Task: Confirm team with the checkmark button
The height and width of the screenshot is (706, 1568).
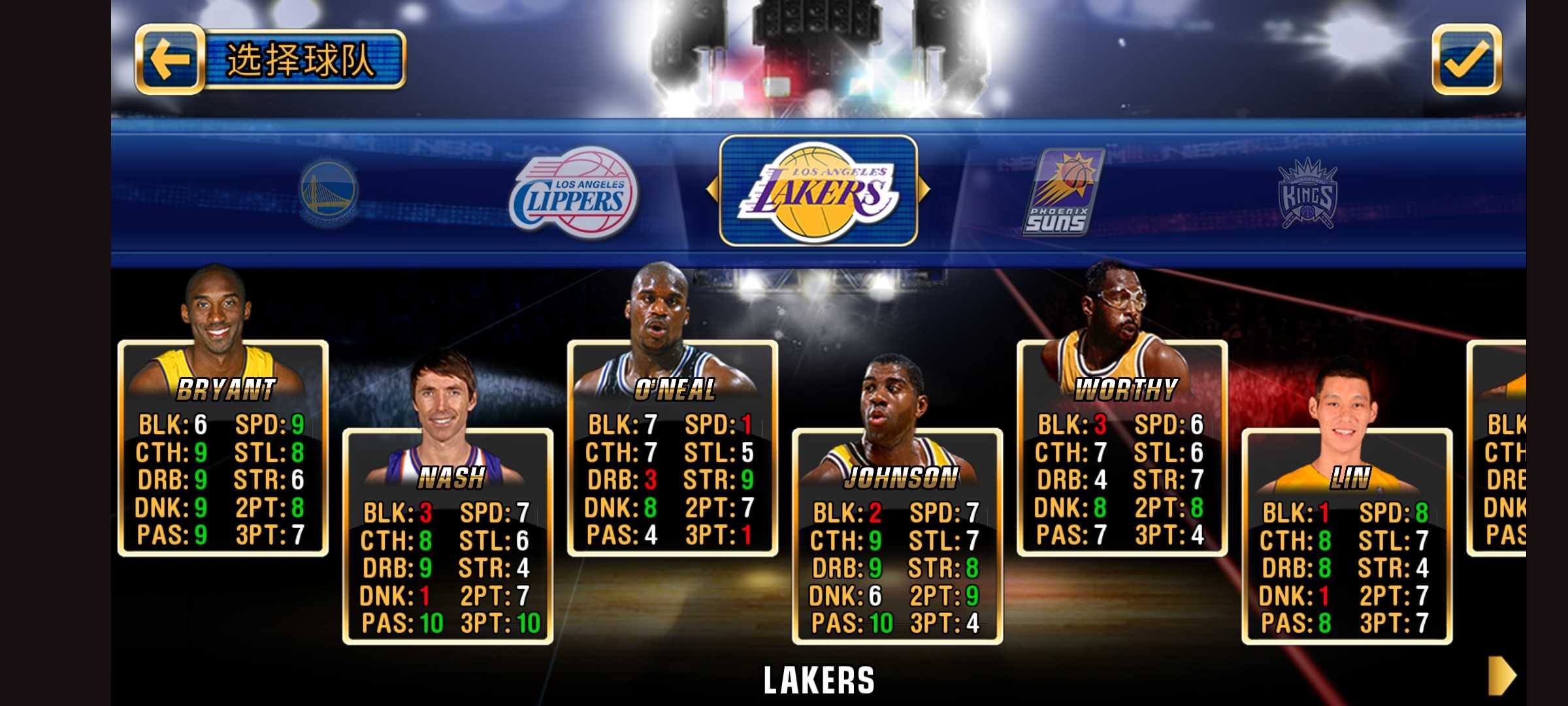Action: (1466, 60)
